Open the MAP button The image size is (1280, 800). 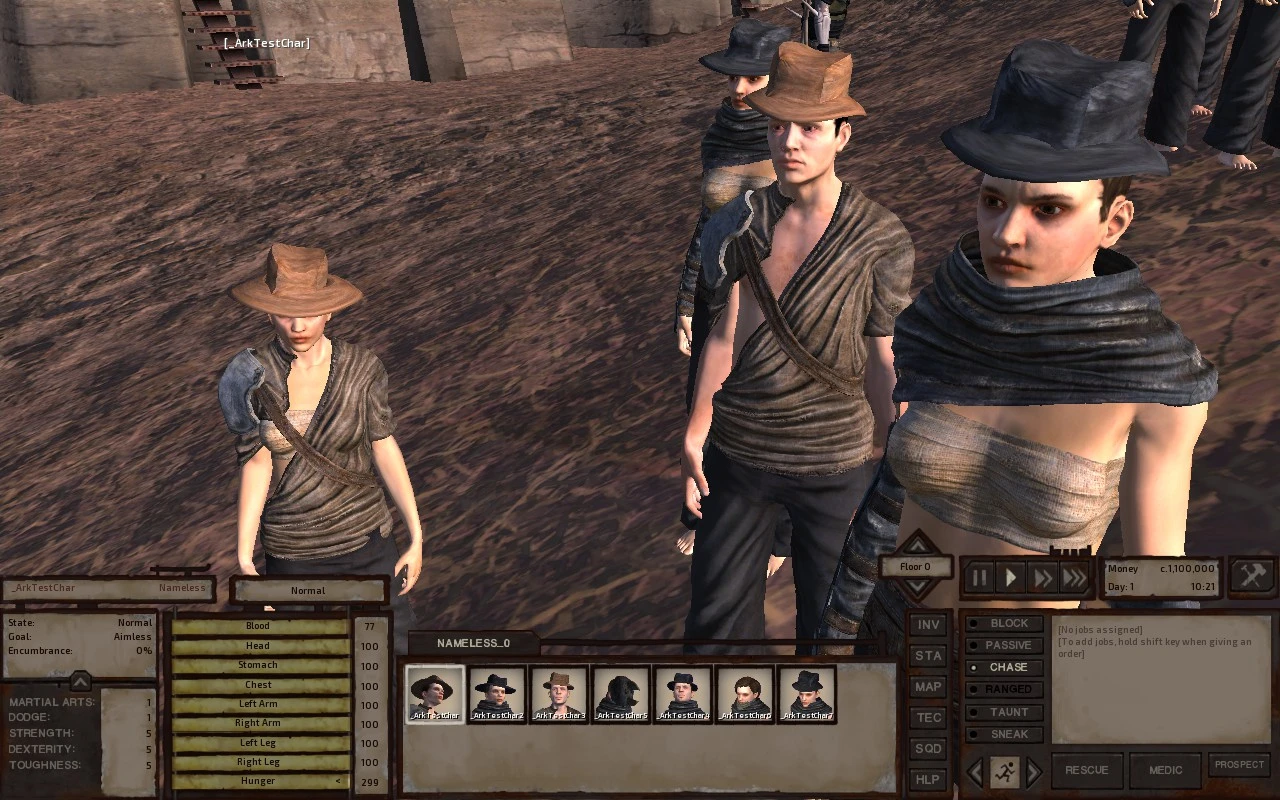(929, 687)
